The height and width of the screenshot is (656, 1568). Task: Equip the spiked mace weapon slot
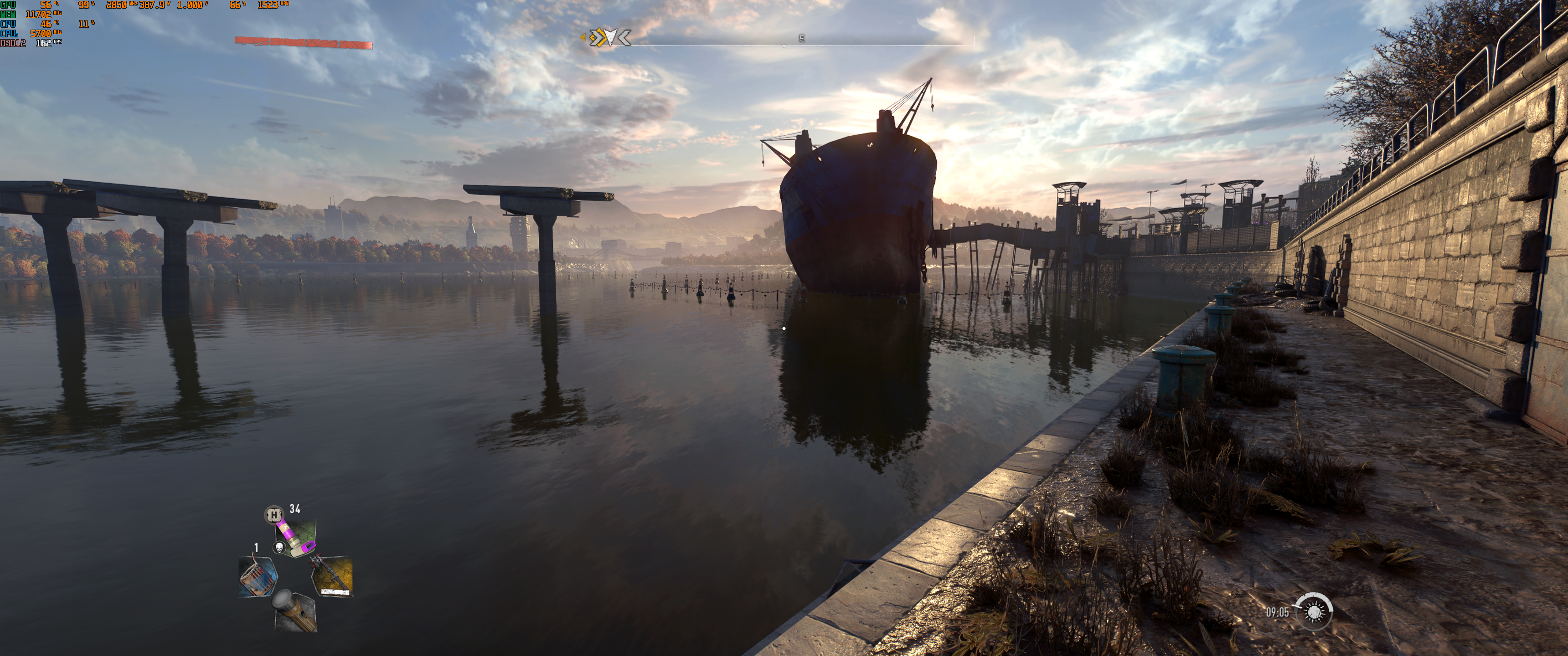click(332, 575)
